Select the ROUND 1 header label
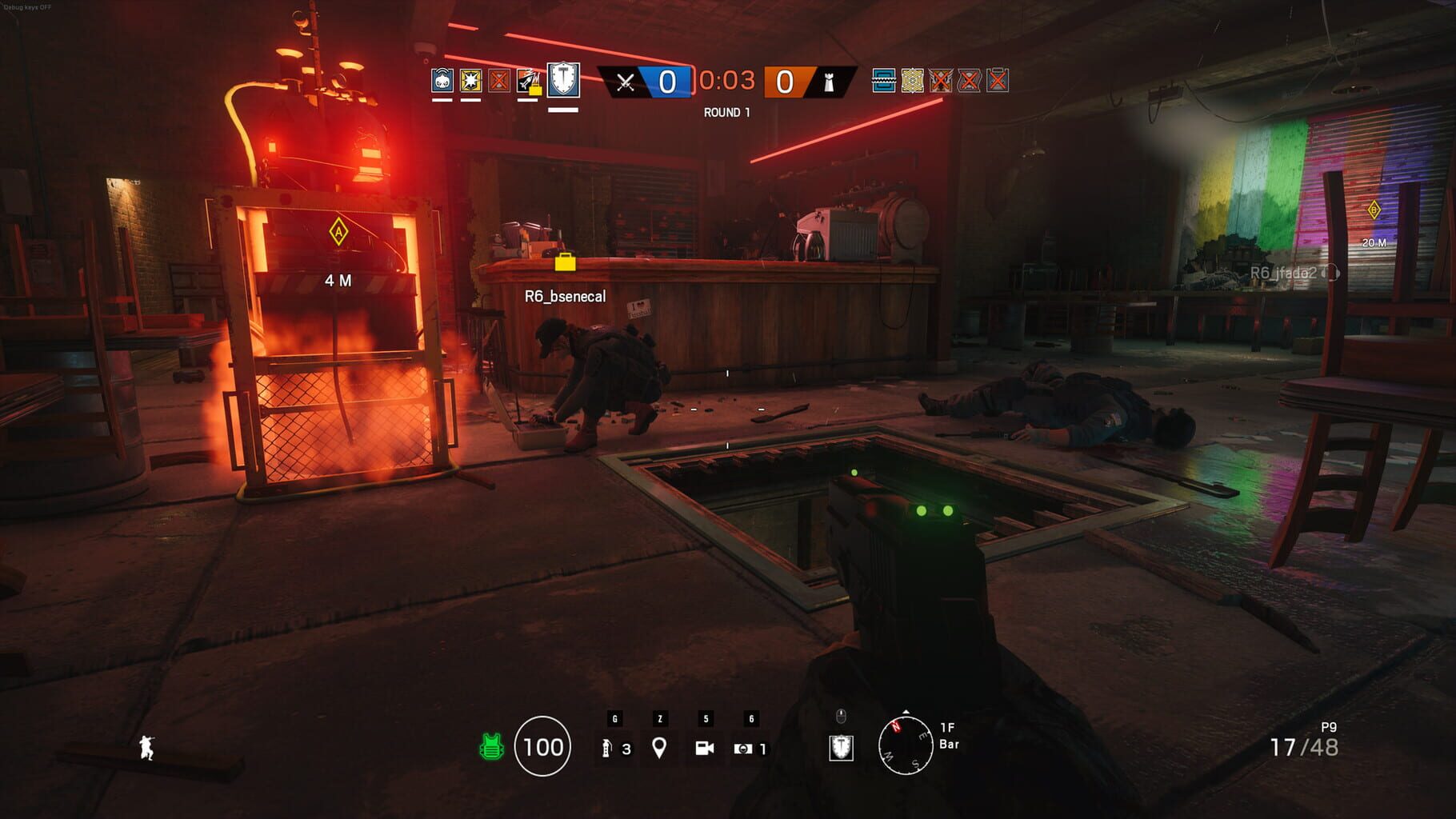 (729, 111)
